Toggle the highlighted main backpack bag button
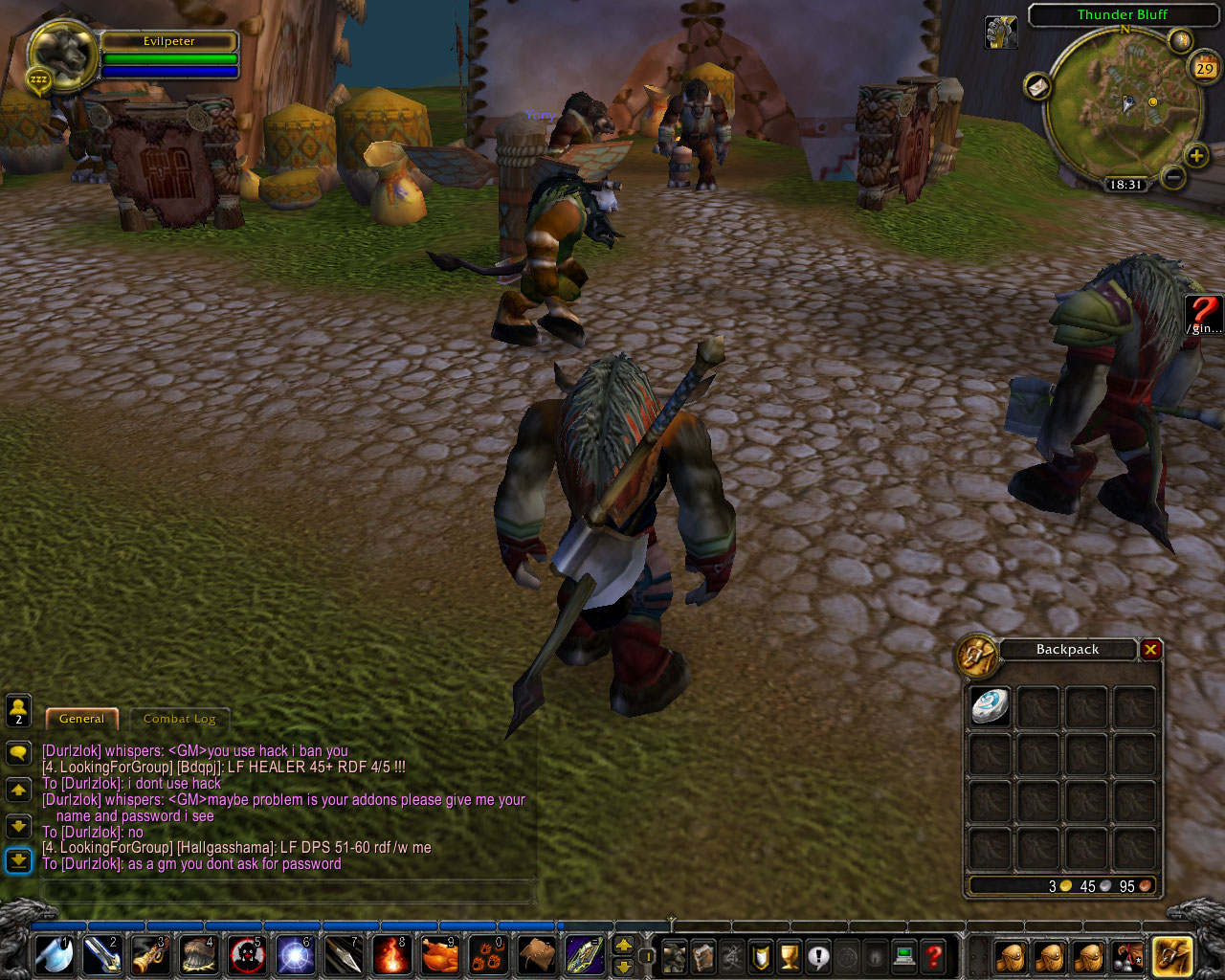Image resolution: width=1225 pixels, height=980 pixels. 1171,956
